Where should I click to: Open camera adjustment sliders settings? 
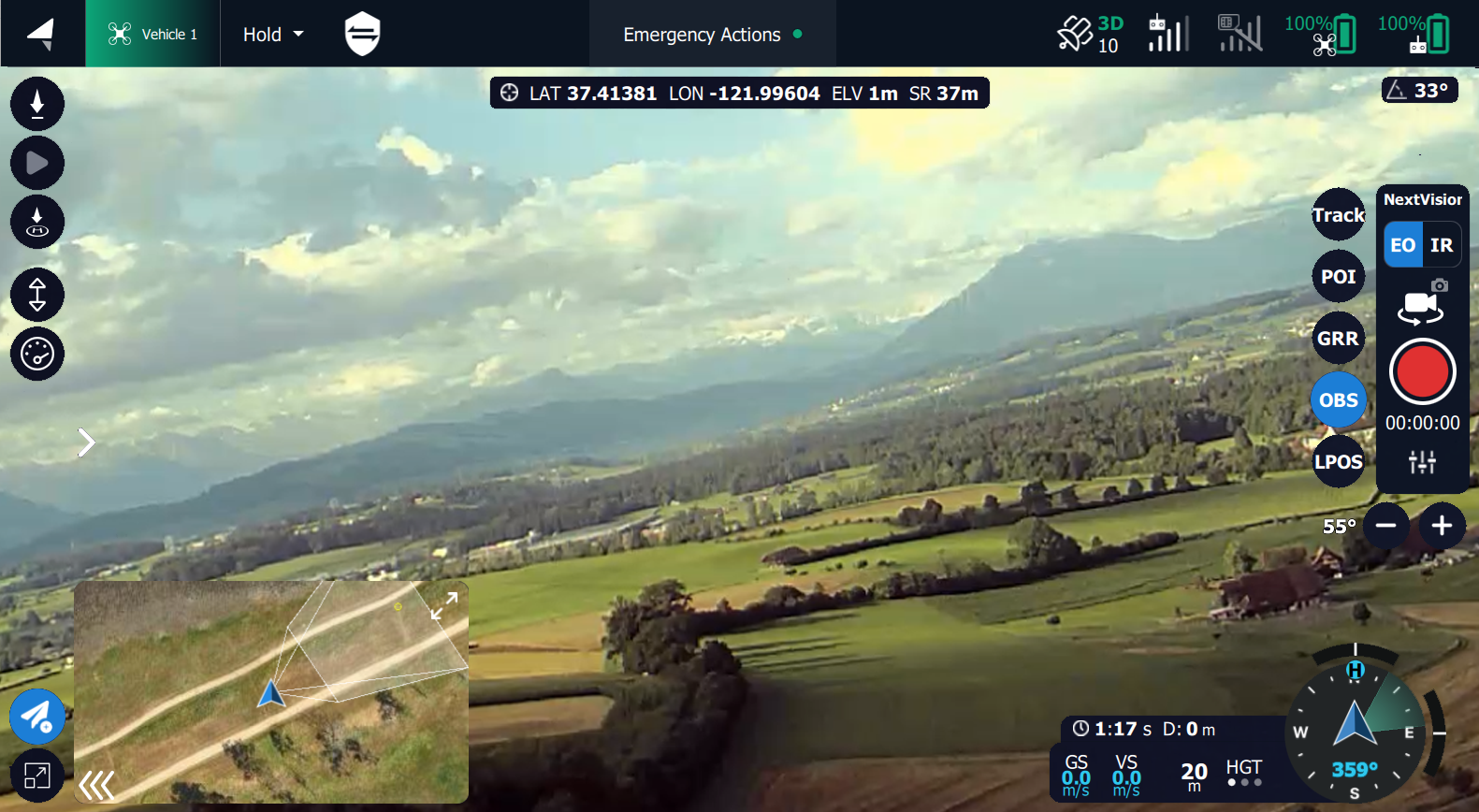coord(1422,461)
